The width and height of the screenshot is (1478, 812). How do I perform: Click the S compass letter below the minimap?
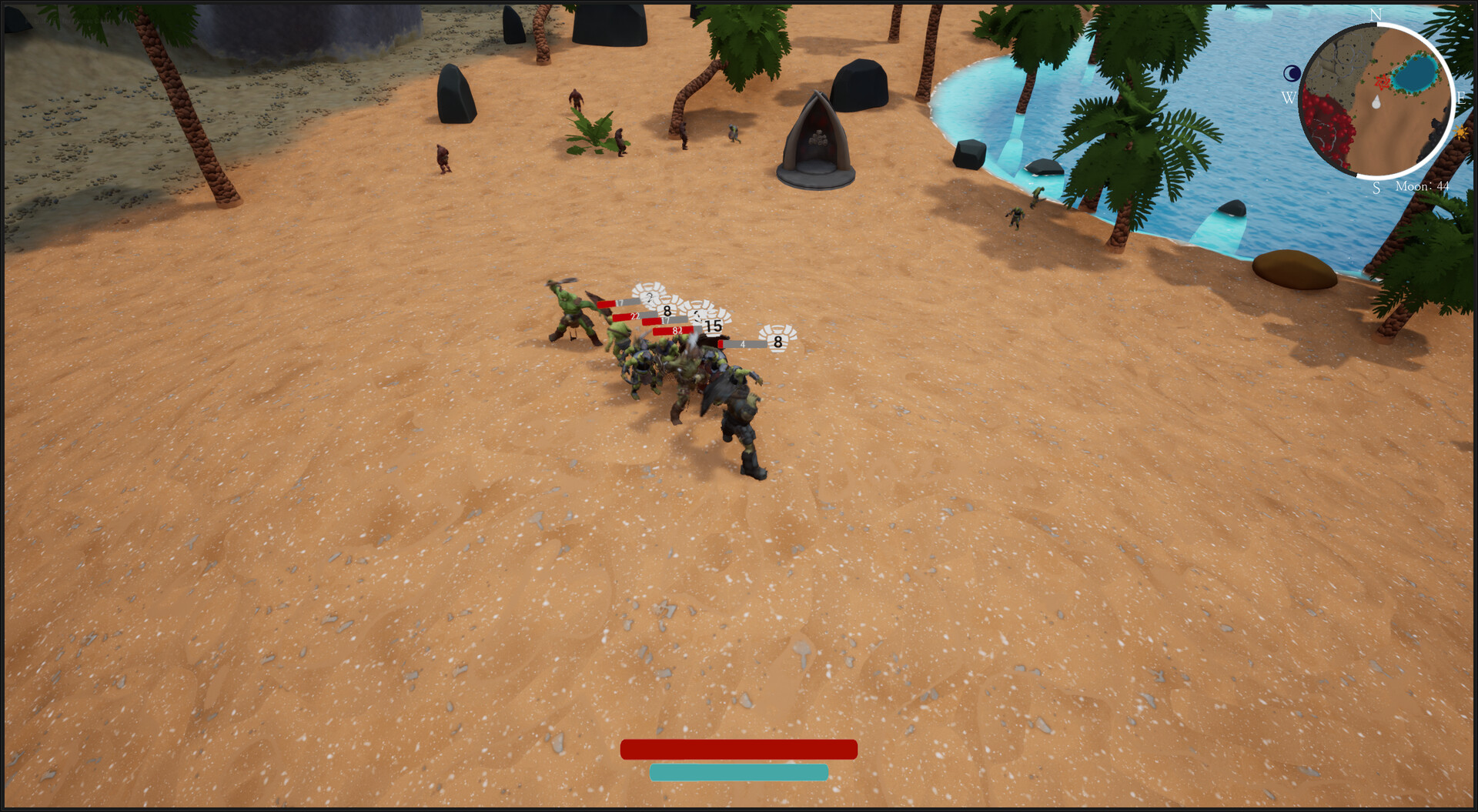[x=1376, y=187]
